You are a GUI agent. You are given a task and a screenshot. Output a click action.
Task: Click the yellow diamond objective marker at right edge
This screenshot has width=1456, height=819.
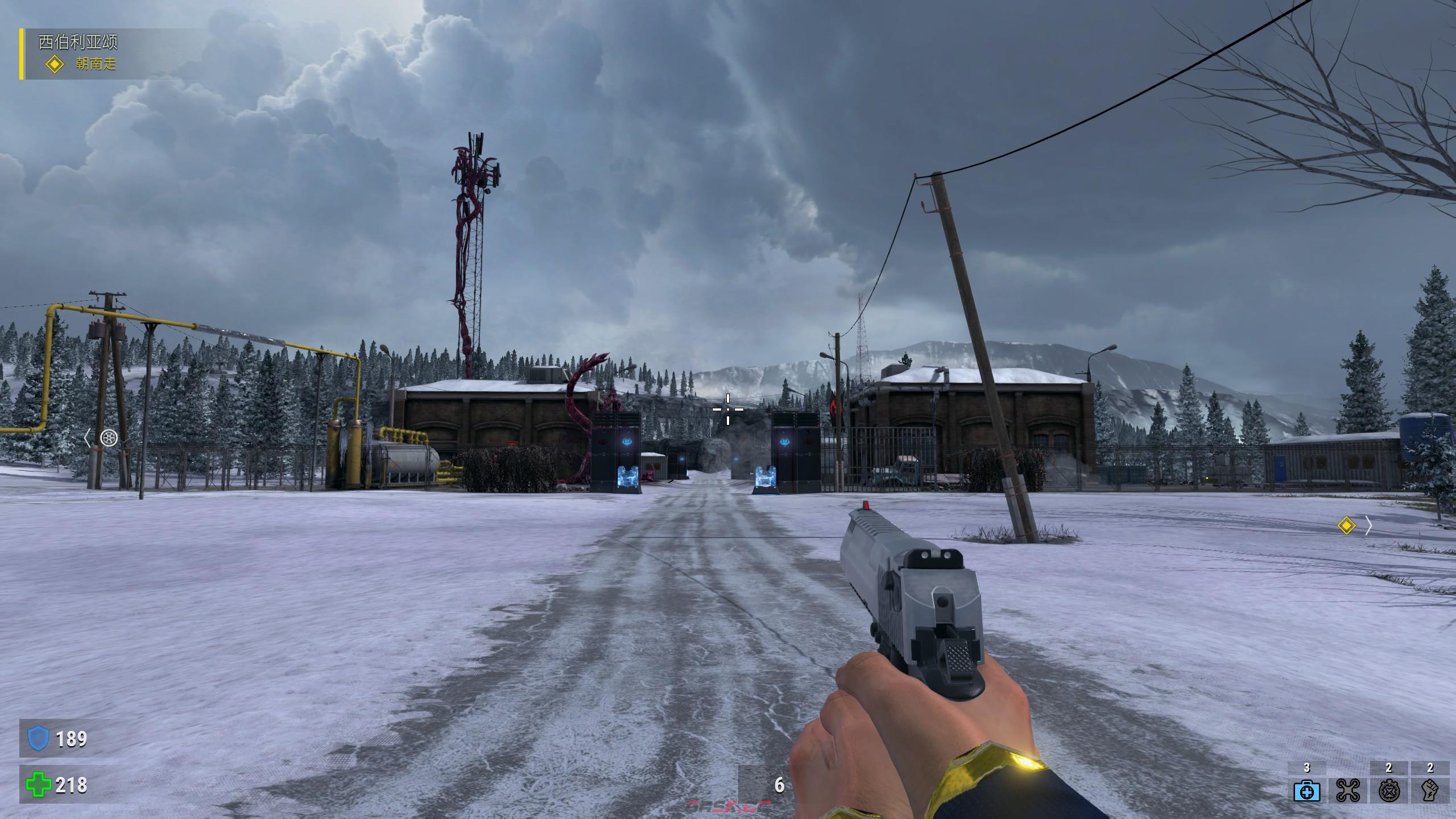coord(1346,526)
